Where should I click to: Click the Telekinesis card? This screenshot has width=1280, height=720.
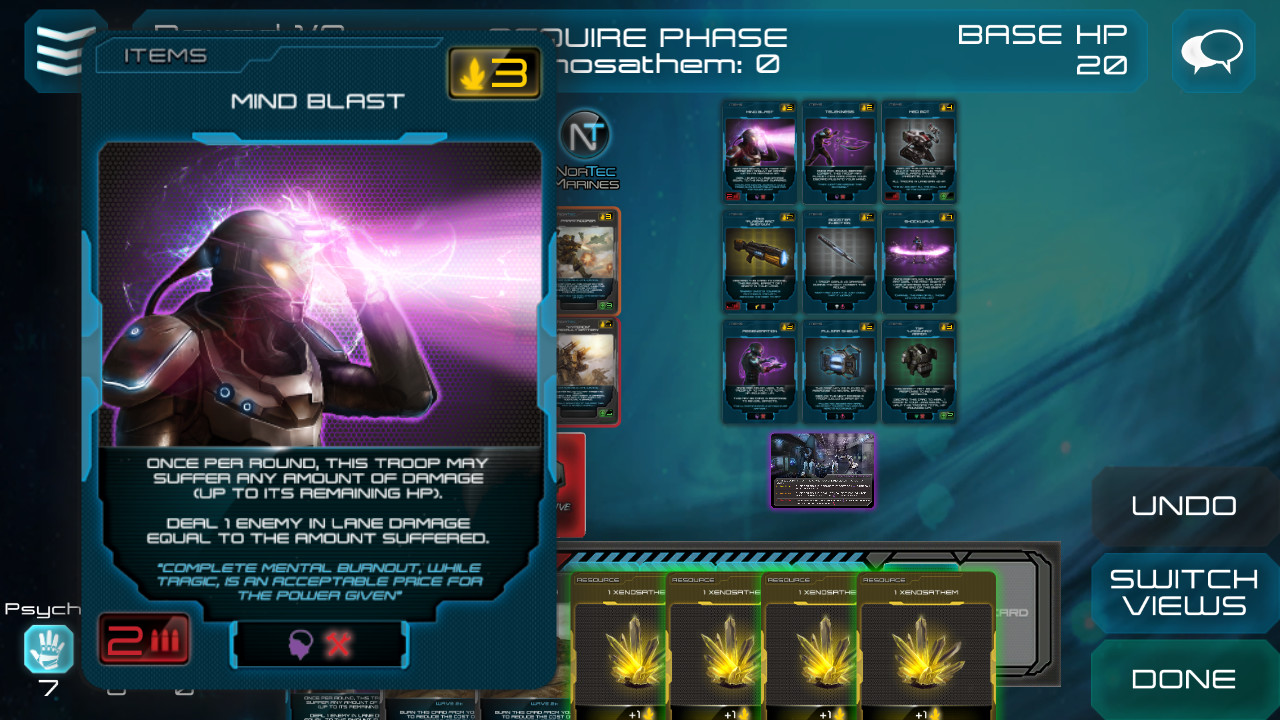839,152
